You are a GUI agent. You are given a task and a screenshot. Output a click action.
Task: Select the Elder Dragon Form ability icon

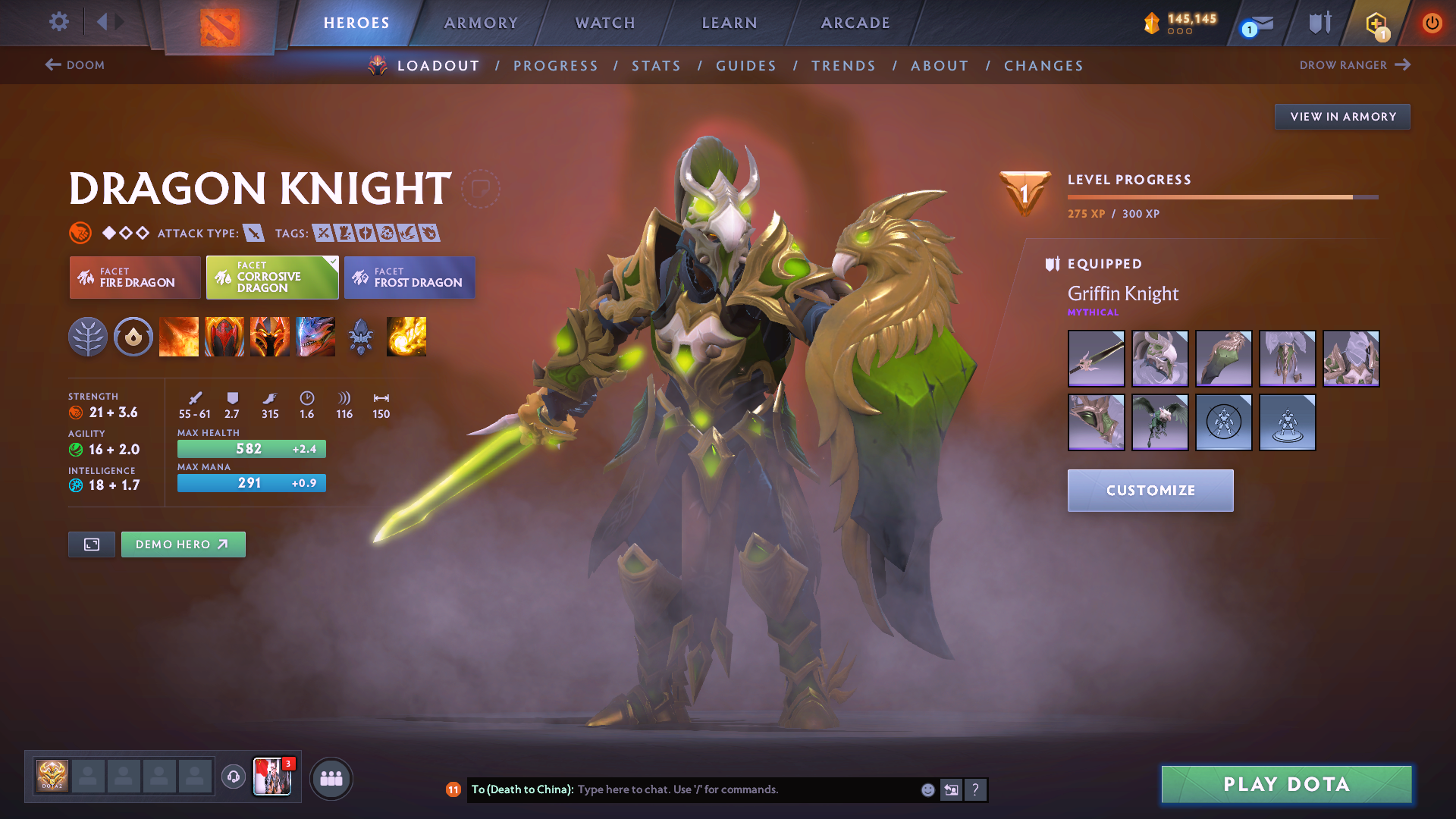tap(315, 337)
